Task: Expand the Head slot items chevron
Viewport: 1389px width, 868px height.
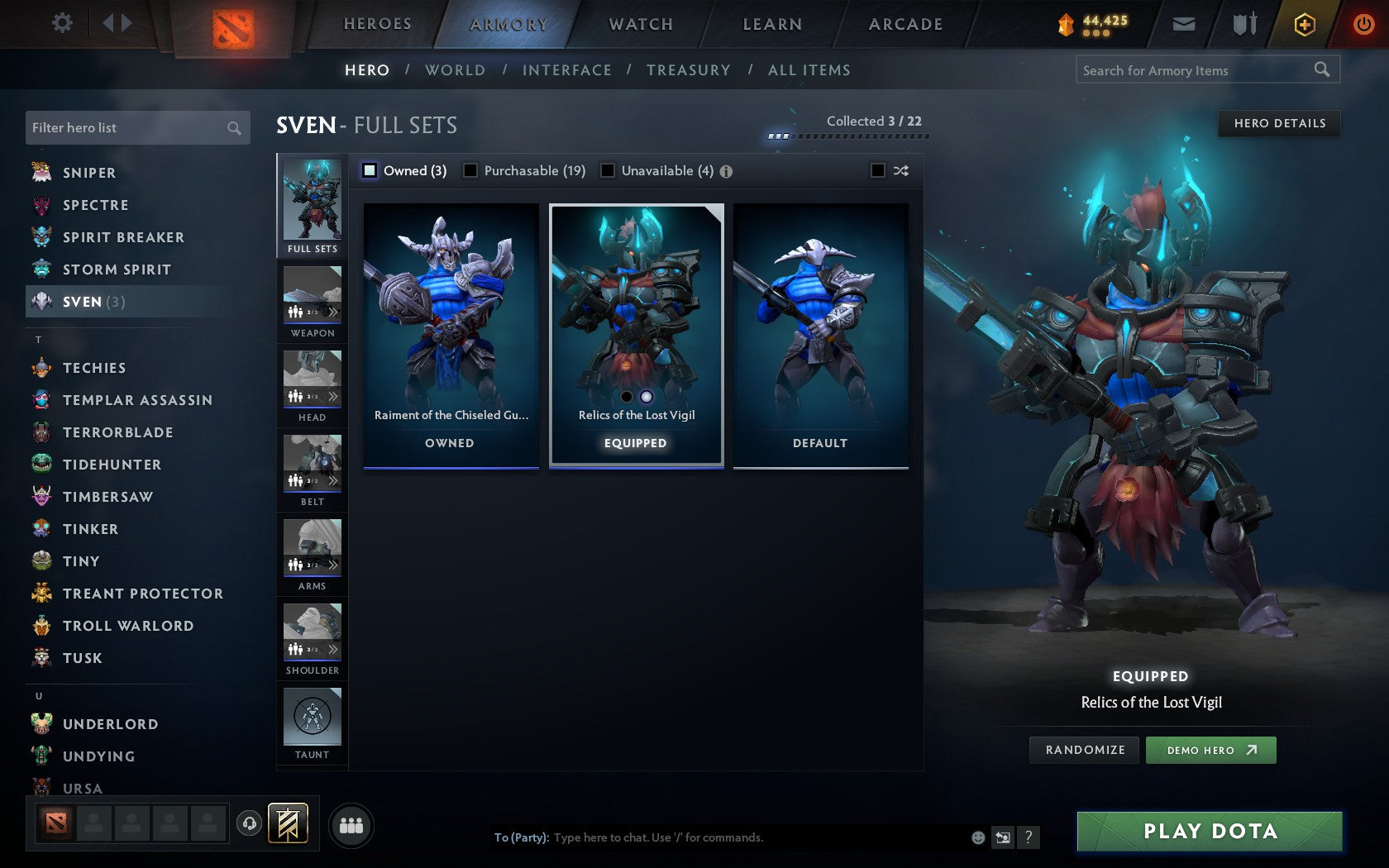Action: [x=334, y=397]
